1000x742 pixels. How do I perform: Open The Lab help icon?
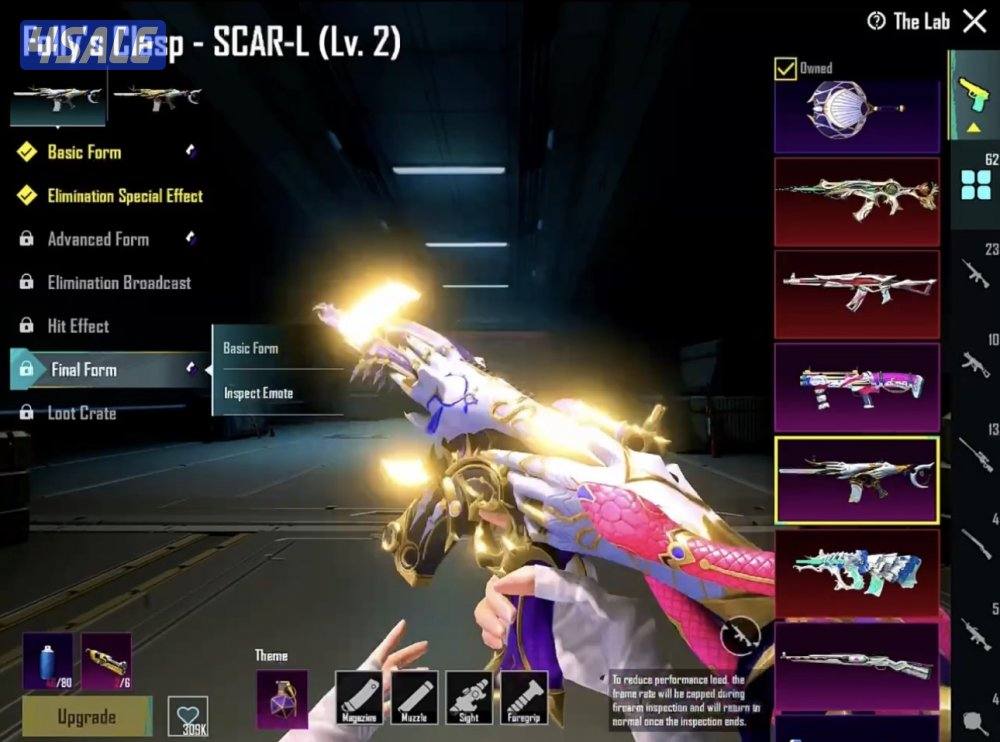coord(877,21)
